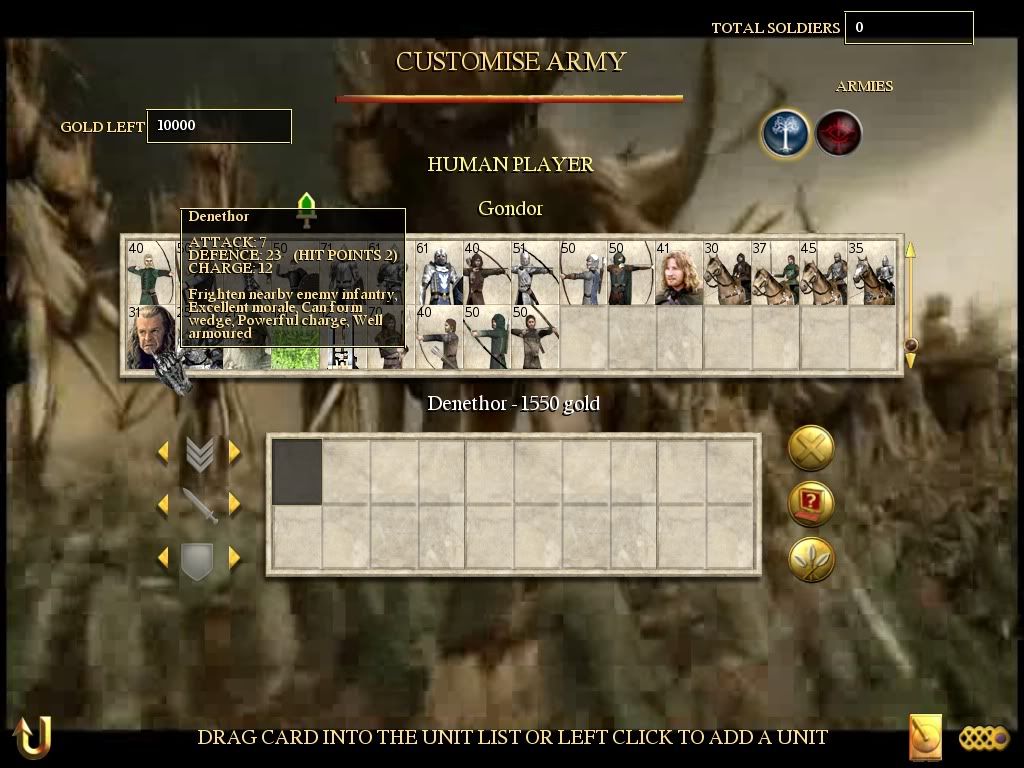Add the Denethor general card

150,337
